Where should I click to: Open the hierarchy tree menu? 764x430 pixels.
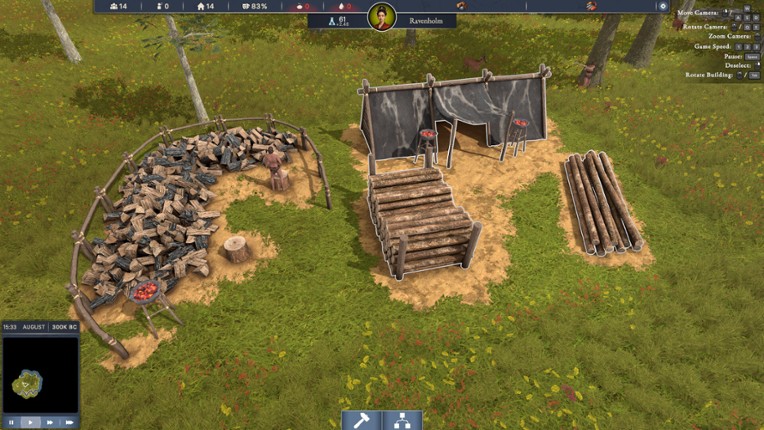point(402,420)
